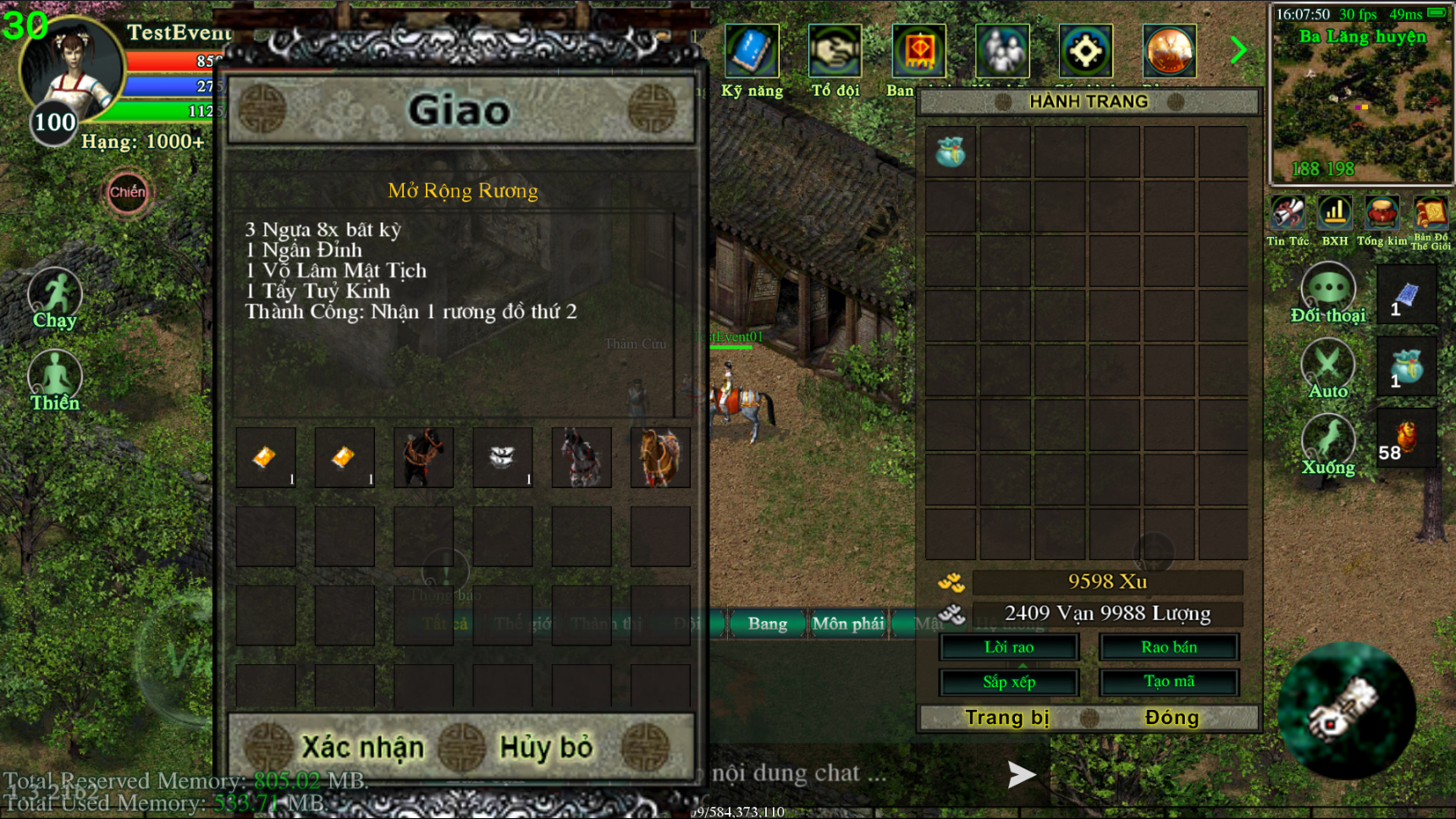Confirm the trade with Xác nhận
This screenshot has width=1456, height=819.
pyautogui.click(x=362, y=748)
